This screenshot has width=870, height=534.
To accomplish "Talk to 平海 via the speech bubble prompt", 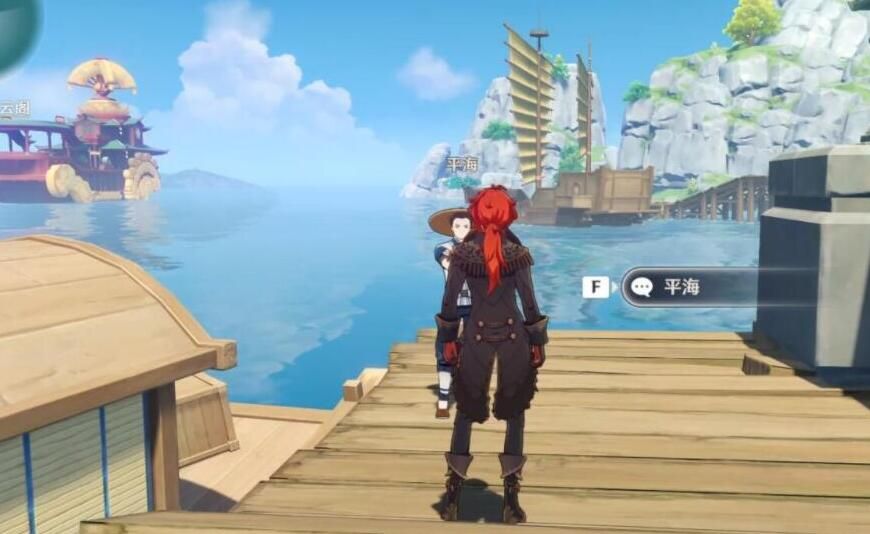I will [680, 287].
